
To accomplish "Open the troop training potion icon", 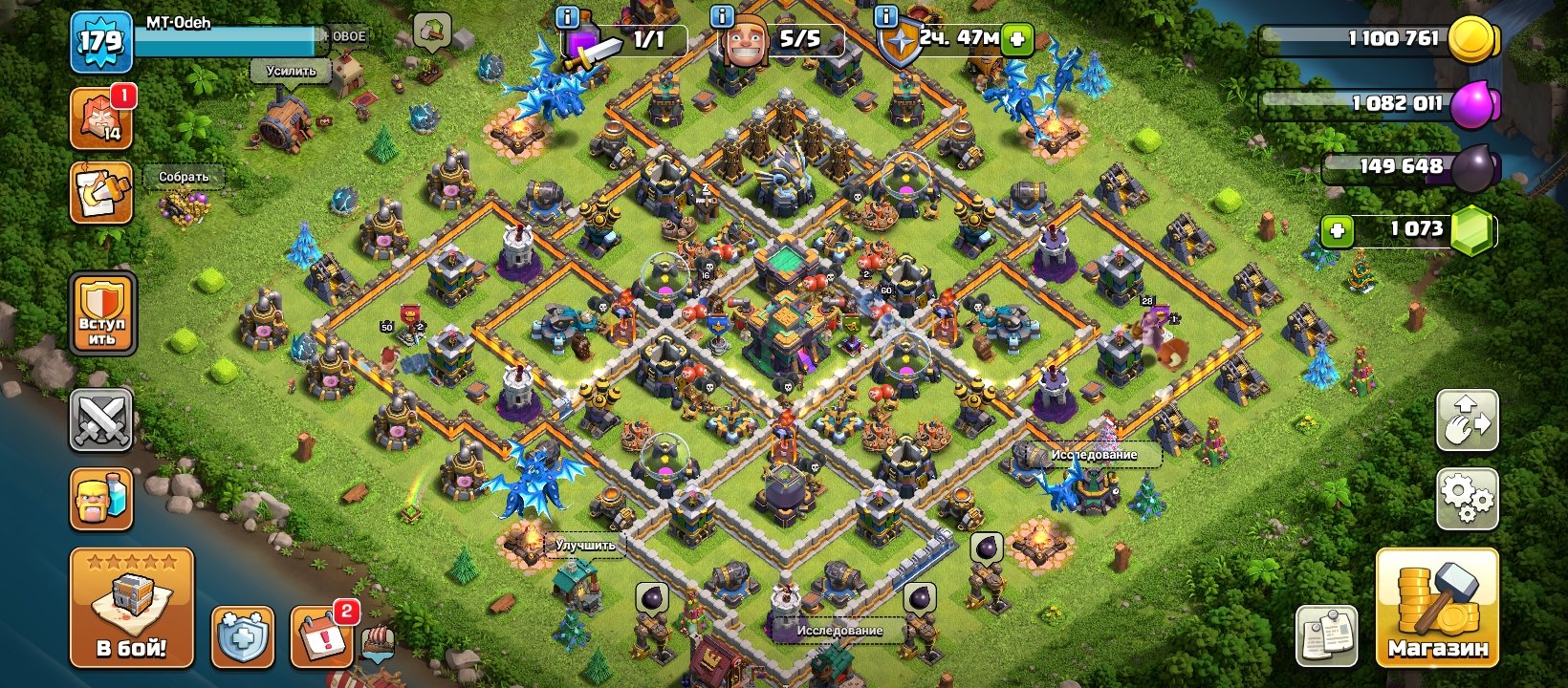I will [x=102, y=496].
